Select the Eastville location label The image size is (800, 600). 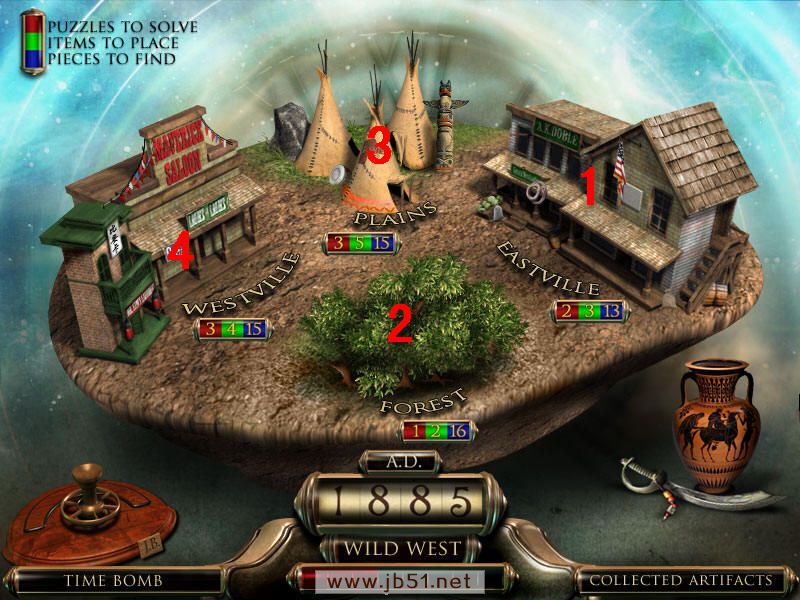tap(535, 266)
